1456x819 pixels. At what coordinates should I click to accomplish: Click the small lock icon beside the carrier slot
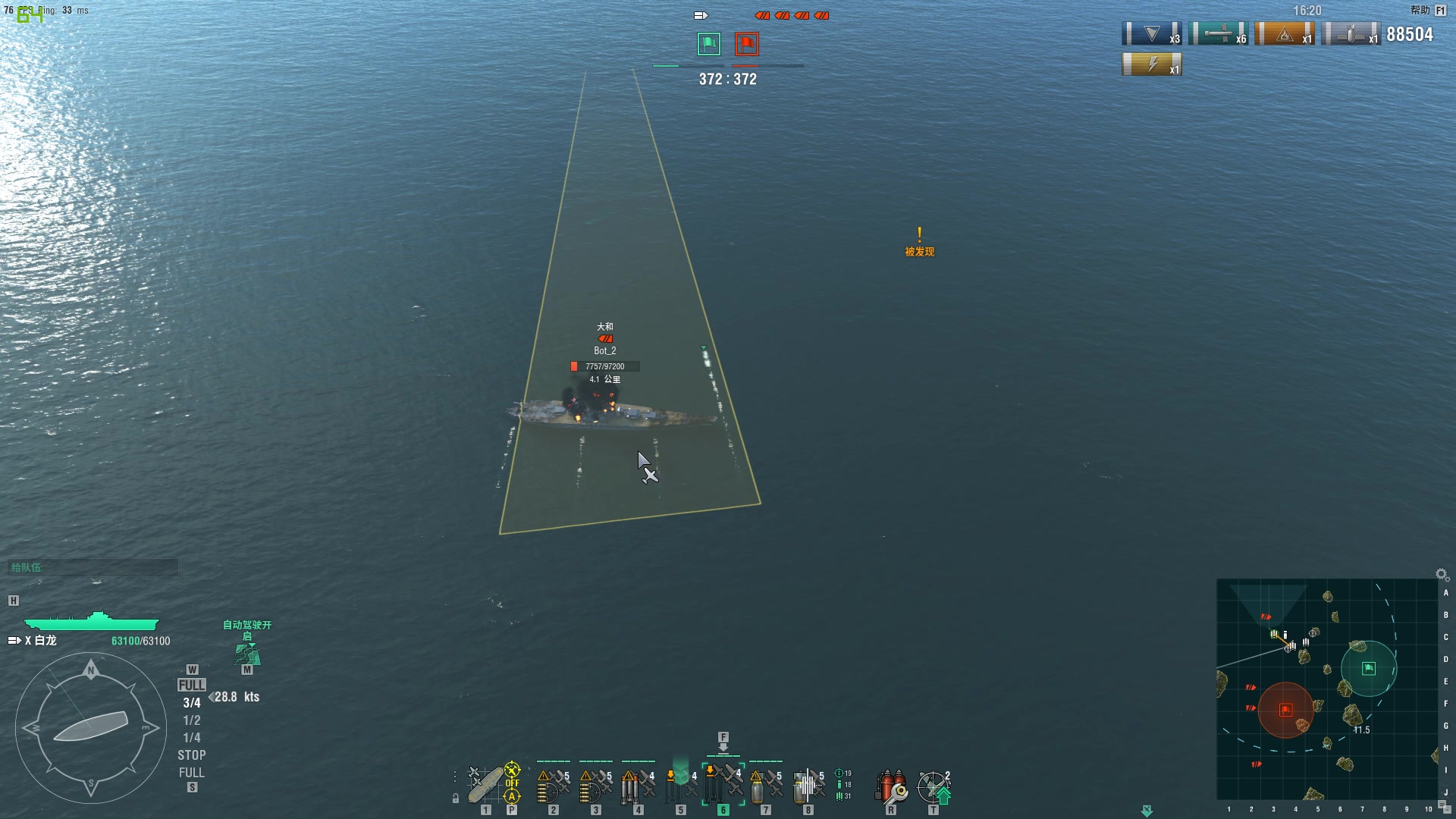455,798
